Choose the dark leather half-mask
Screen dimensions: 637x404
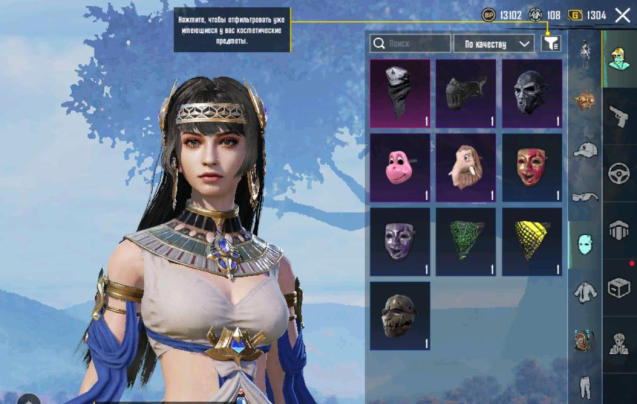click(x=466, y=94)
